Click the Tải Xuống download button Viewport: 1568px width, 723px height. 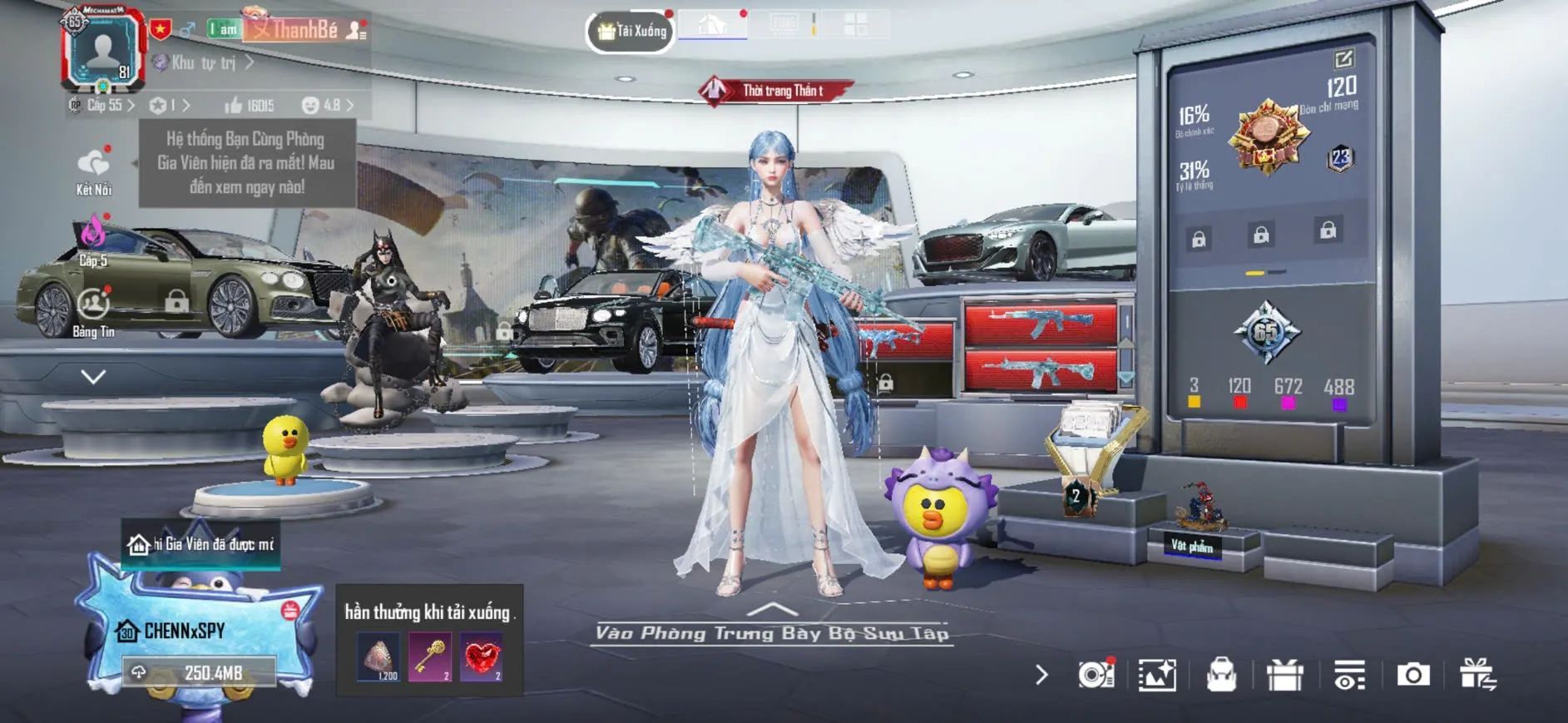coord(631,32)
